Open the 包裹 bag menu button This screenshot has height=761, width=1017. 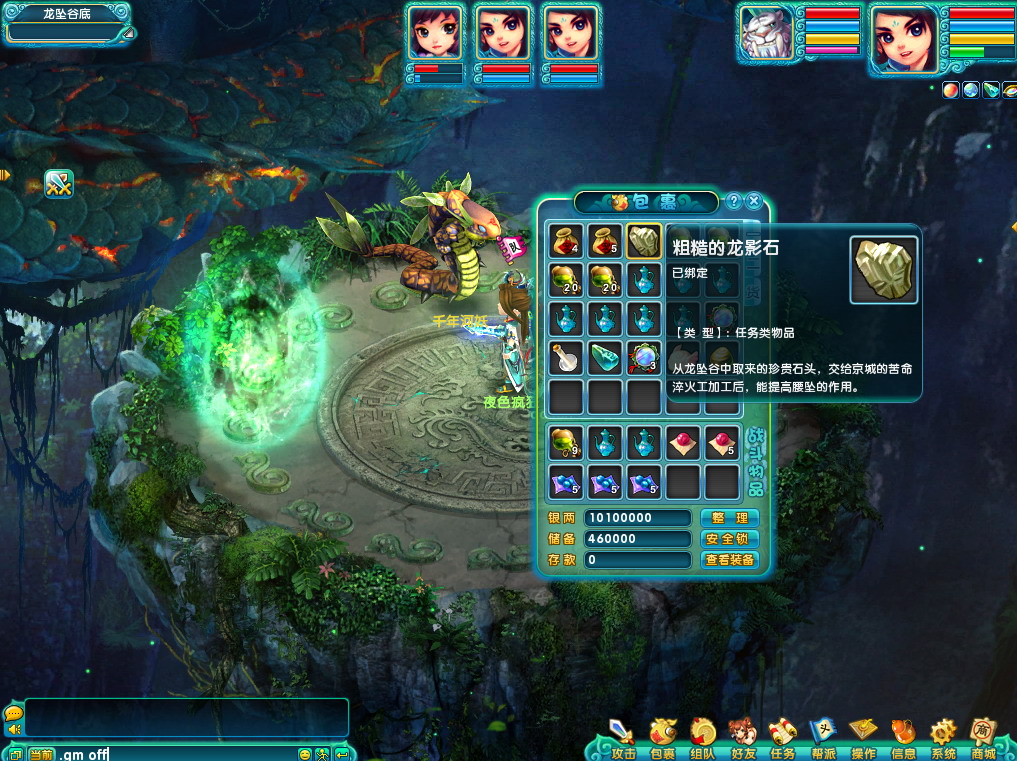pyautogui.click(x=662, y=740)
